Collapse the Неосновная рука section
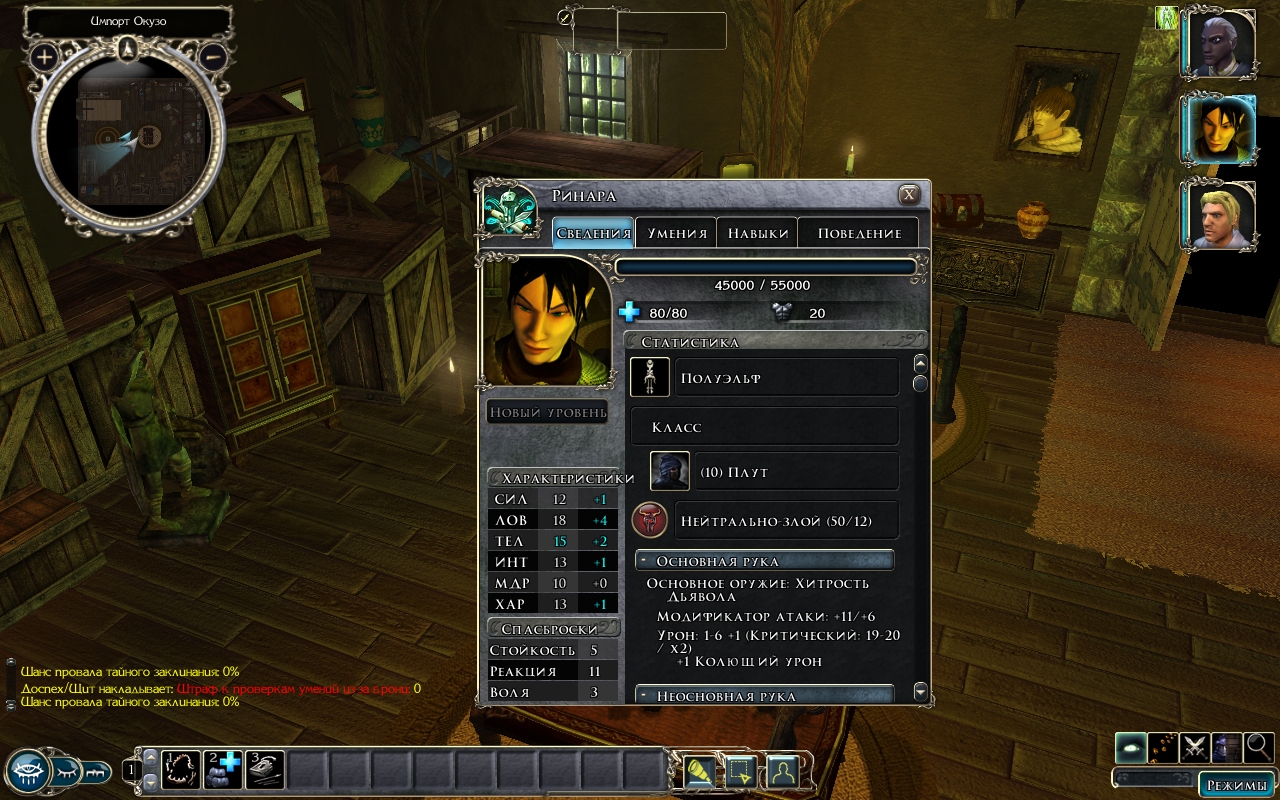Screen dimensions: 1280x800 tap(644, 696)
